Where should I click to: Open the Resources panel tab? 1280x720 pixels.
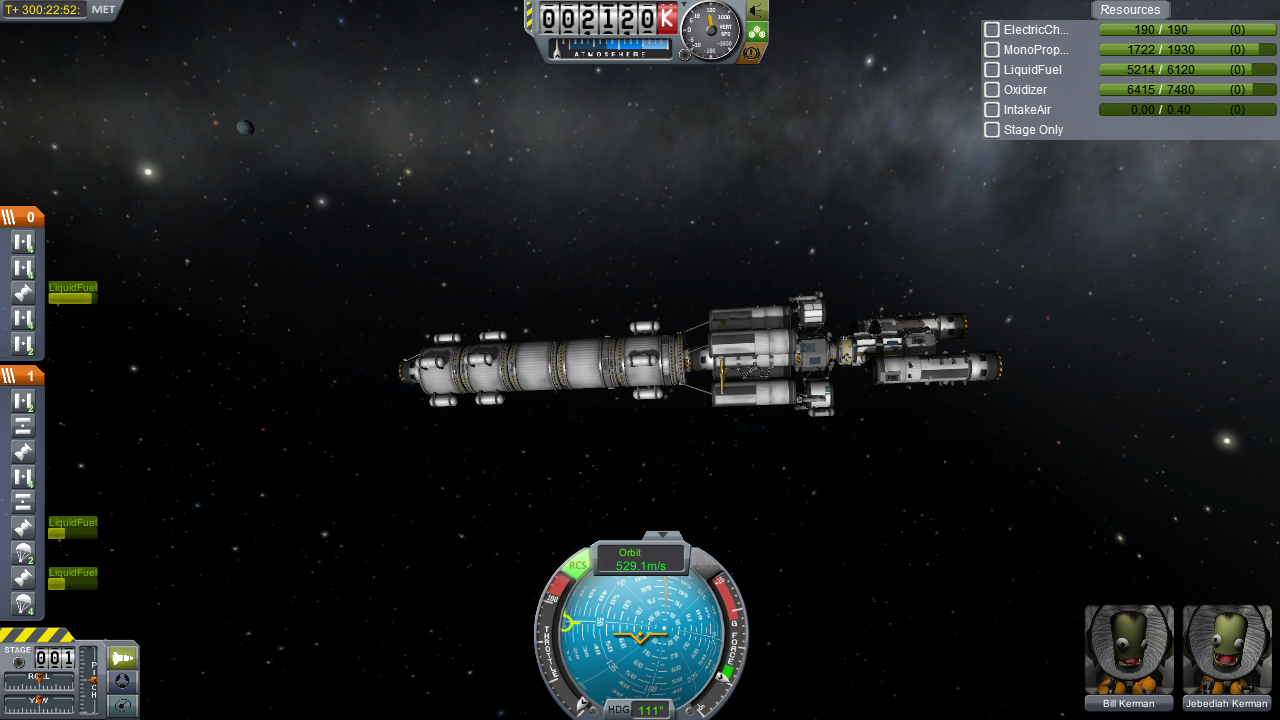[x=1130, y=10]
